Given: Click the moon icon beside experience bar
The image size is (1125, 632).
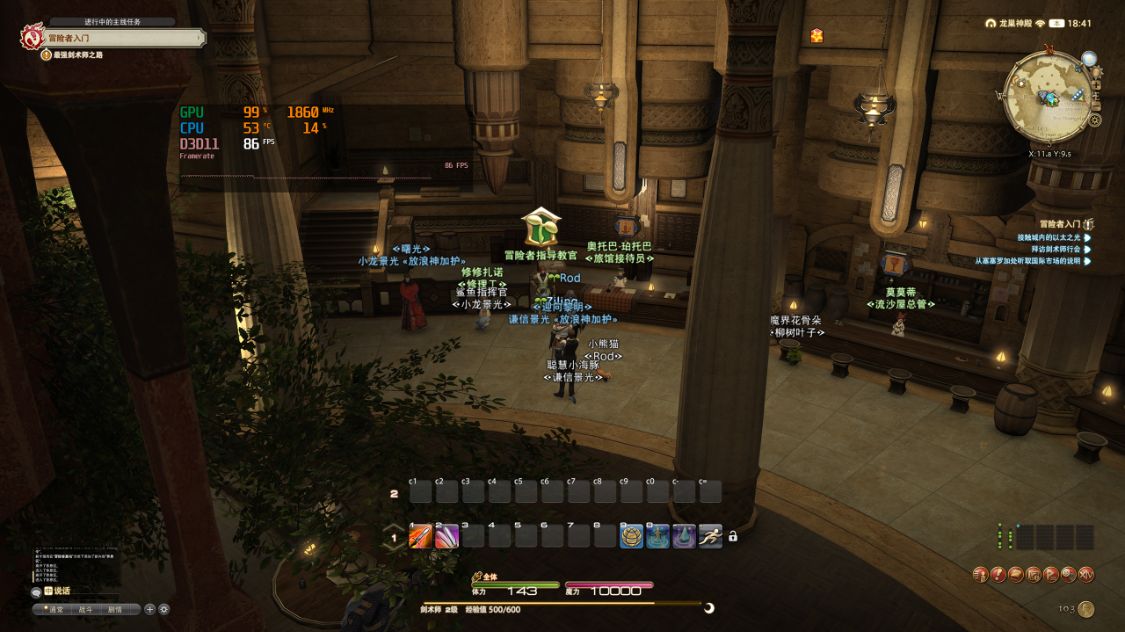Looking at the screenshot, I should tap(709, 607).
